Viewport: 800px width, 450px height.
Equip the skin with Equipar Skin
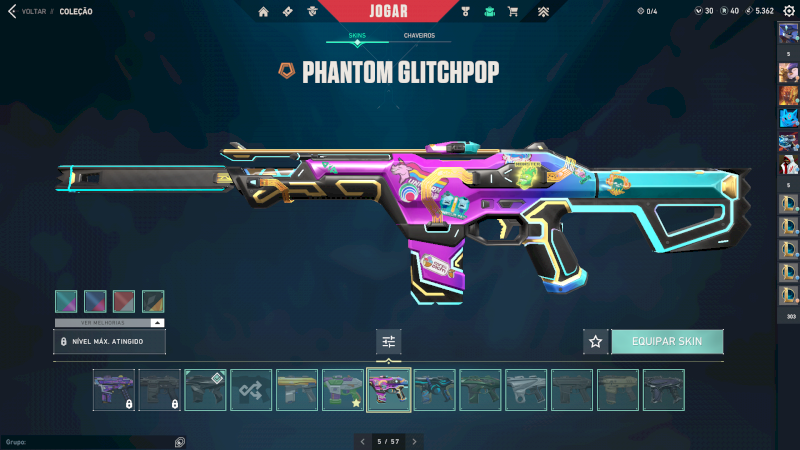click(x=666, y=341)
